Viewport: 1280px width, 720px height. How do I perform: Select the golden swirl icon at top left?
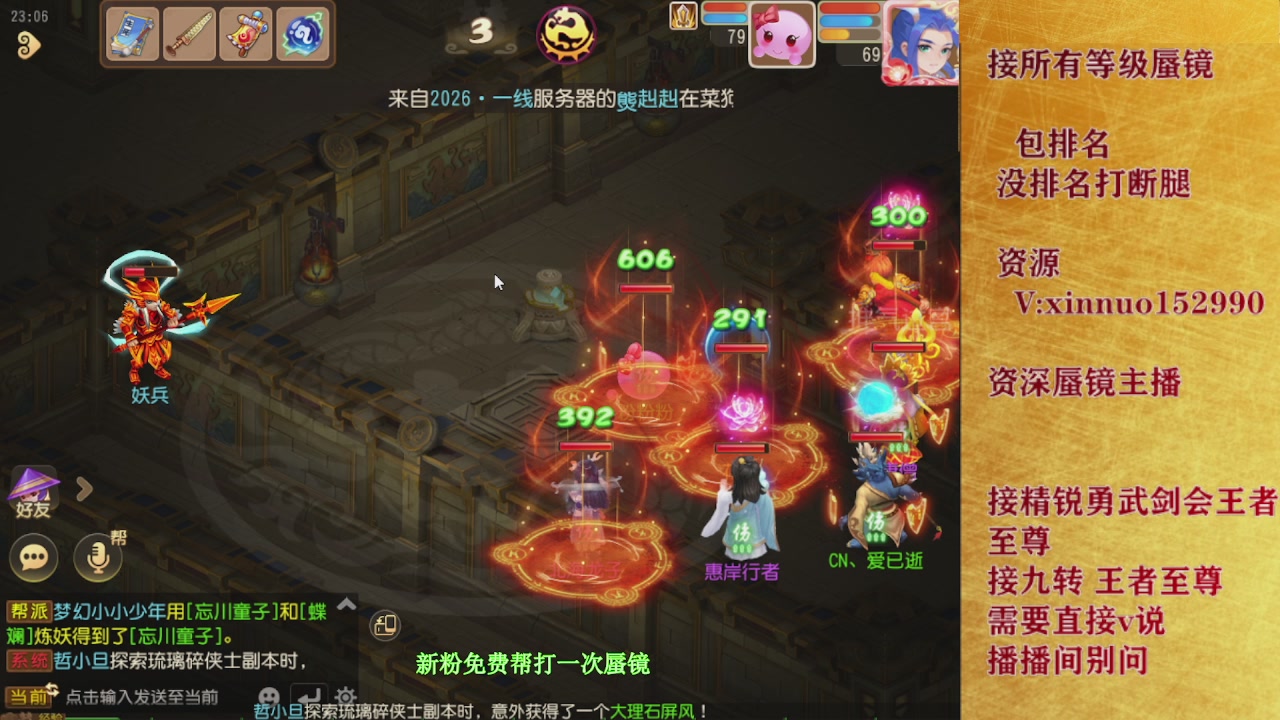(28, 45)
